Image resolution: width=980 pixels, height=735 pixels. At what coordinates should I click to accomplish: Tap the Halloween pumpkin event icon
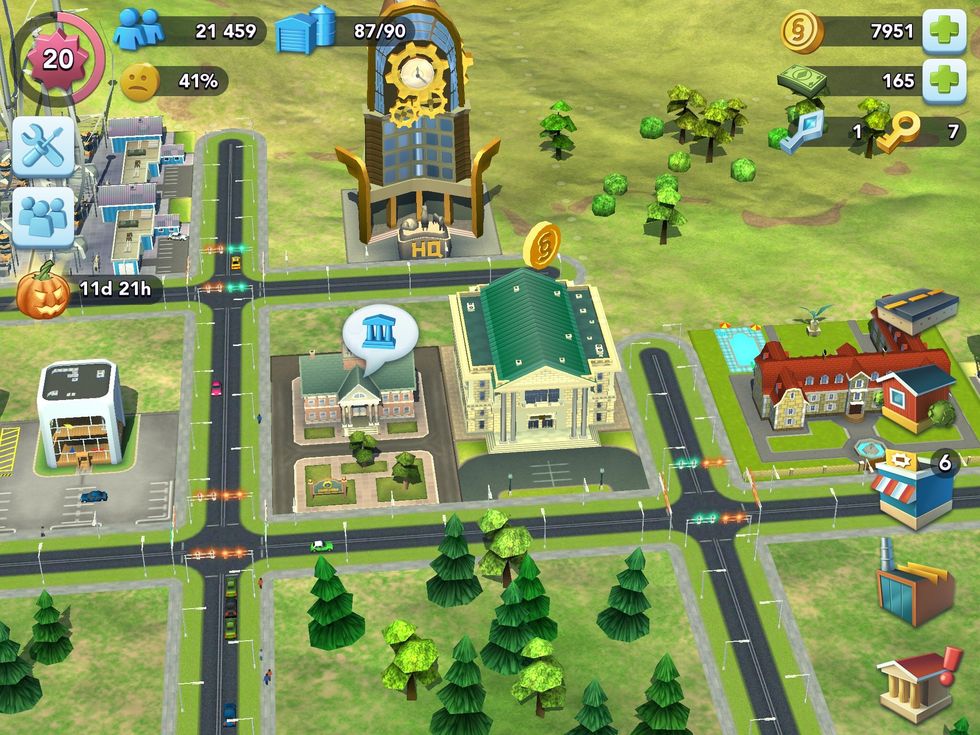(x=44, y=291)
